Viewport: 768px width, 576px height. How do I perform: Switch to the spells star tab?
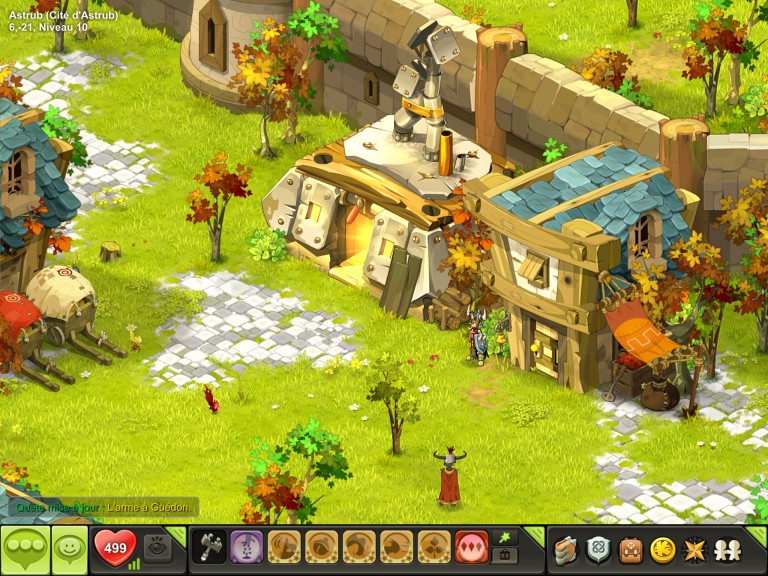point(505,538)
